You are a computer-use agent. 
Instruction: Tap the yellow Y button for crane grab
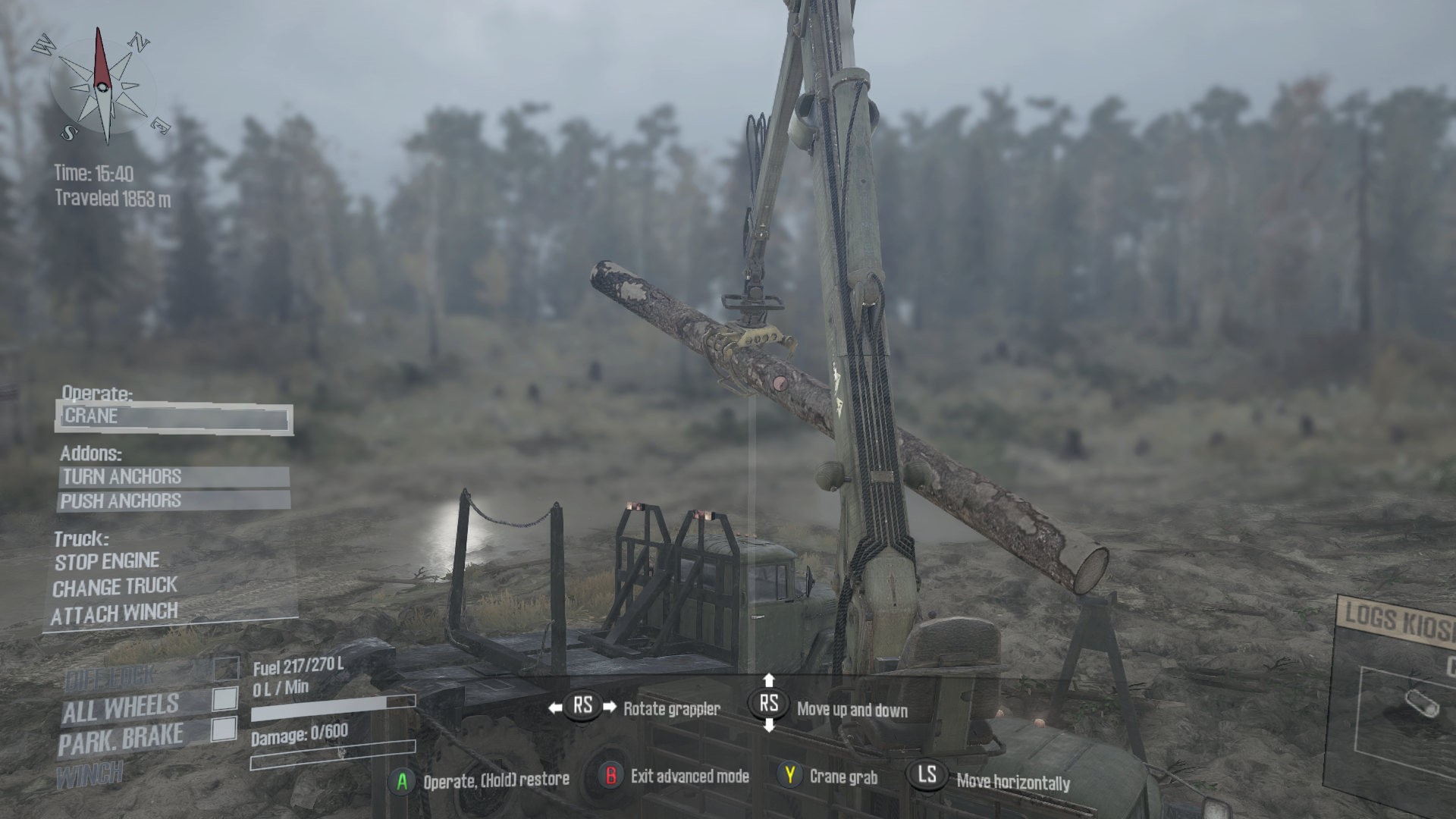point(791,776)
